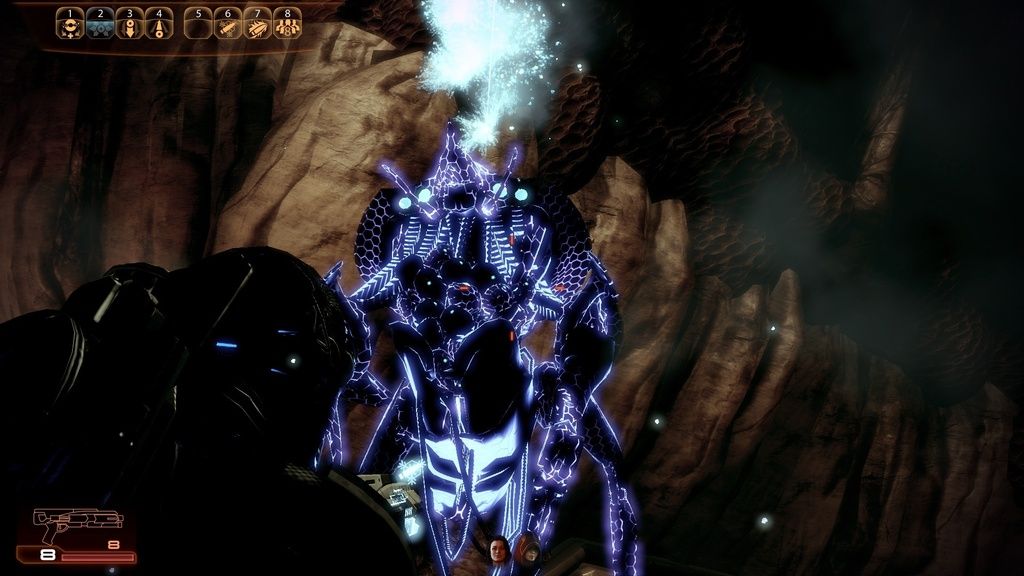Image resolution: width=1024 pixels, height=576 pixels.
Task: Activate the ammo power in slot 6
Action: [228, 25]
